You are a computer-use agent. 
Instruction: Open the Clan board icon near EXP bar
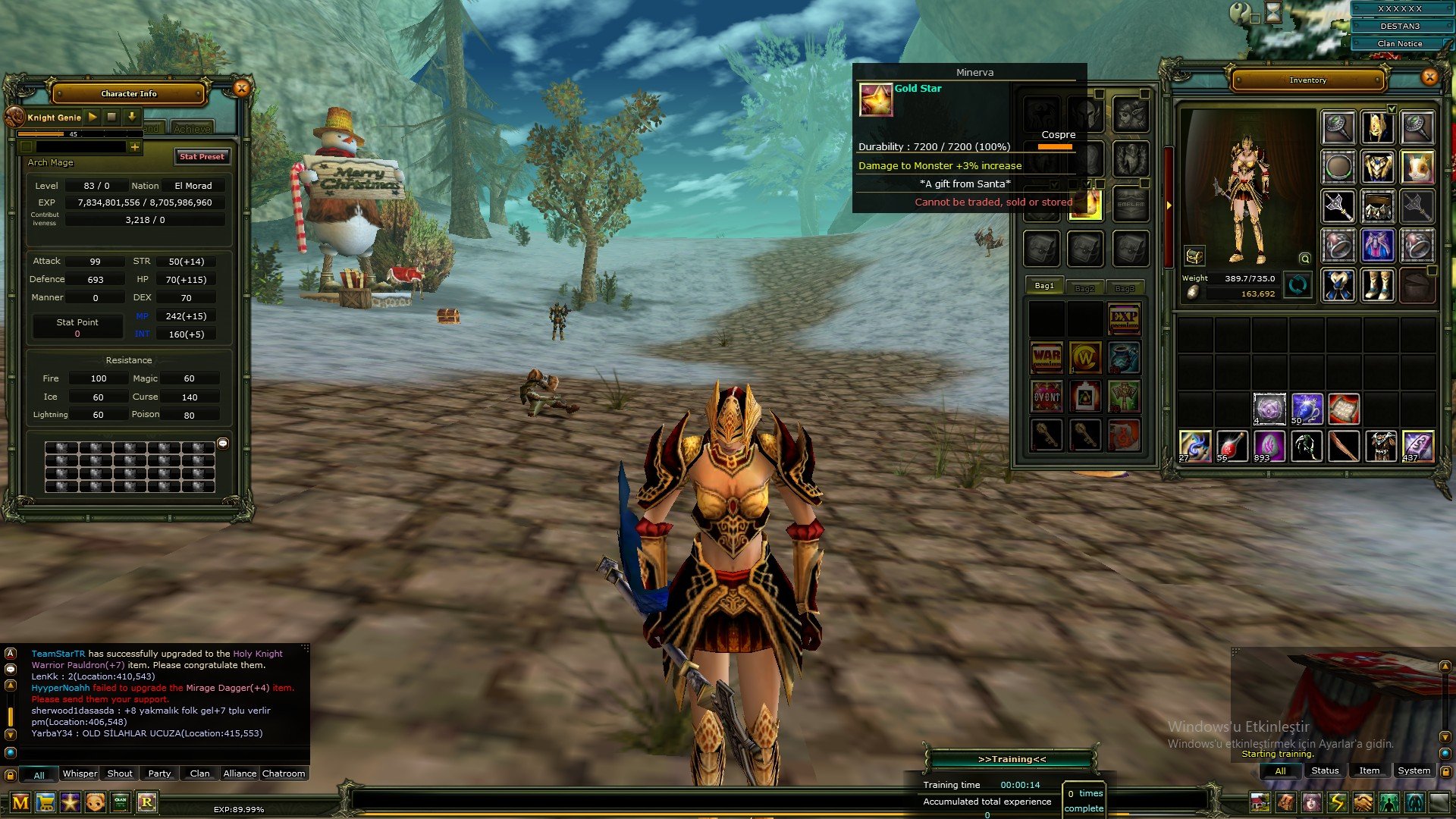pos(119,804)
